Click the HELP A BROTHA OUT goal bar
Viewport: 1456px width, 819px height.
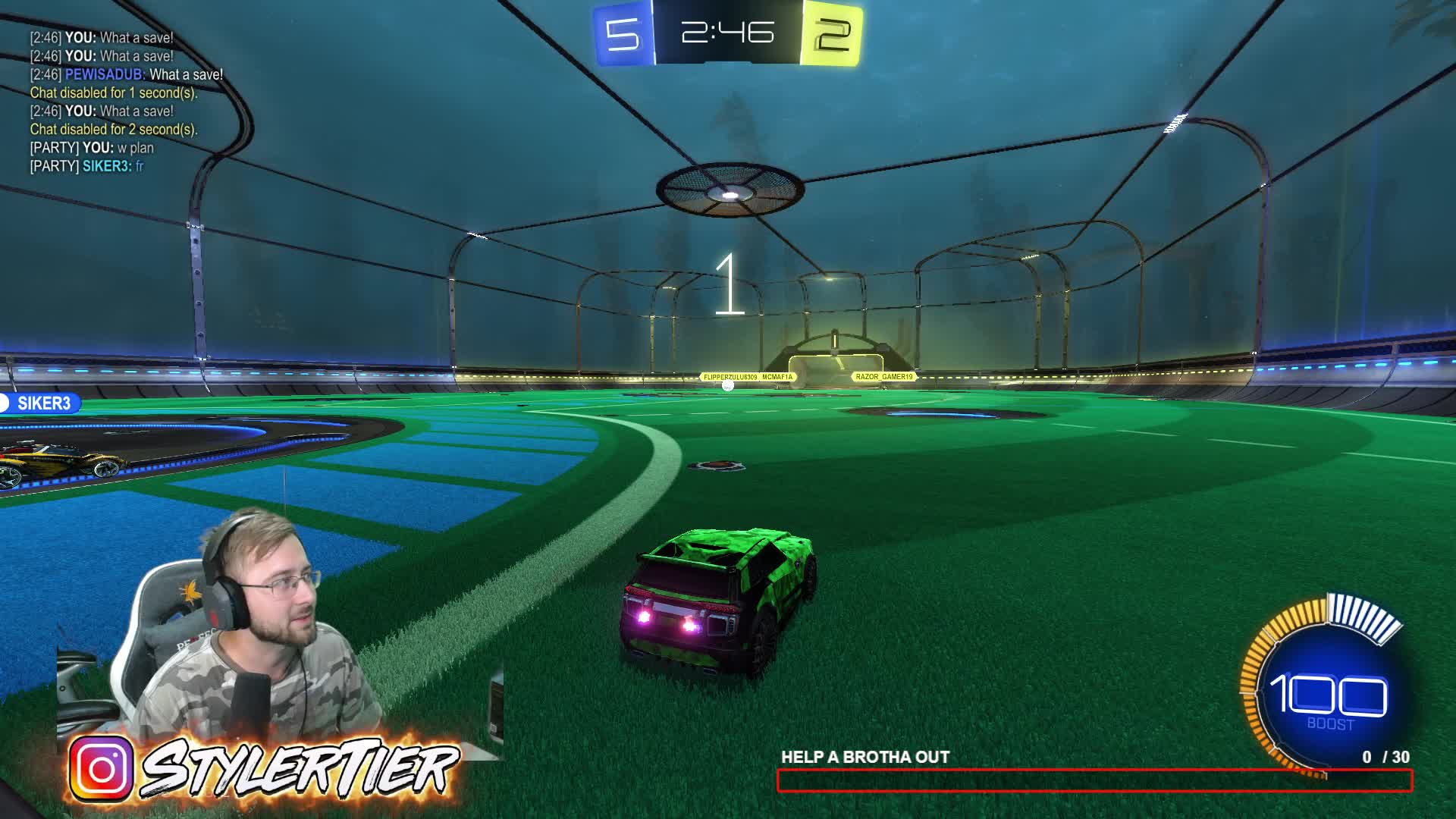(x=1094, y=780)
